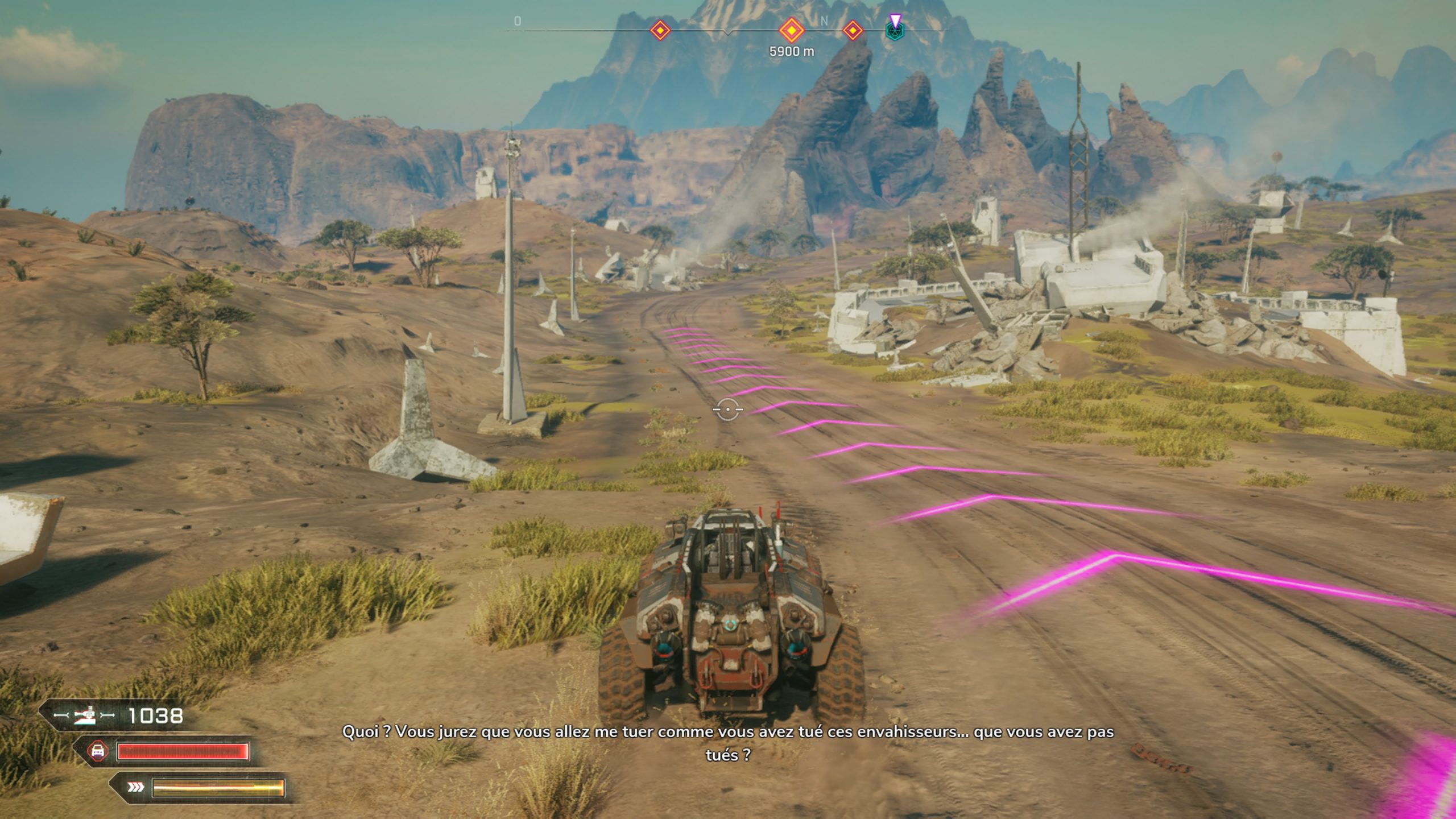Select the compass marker labeled 5900 m
The height and width of the screenshot is (819, 1456).
791,30
